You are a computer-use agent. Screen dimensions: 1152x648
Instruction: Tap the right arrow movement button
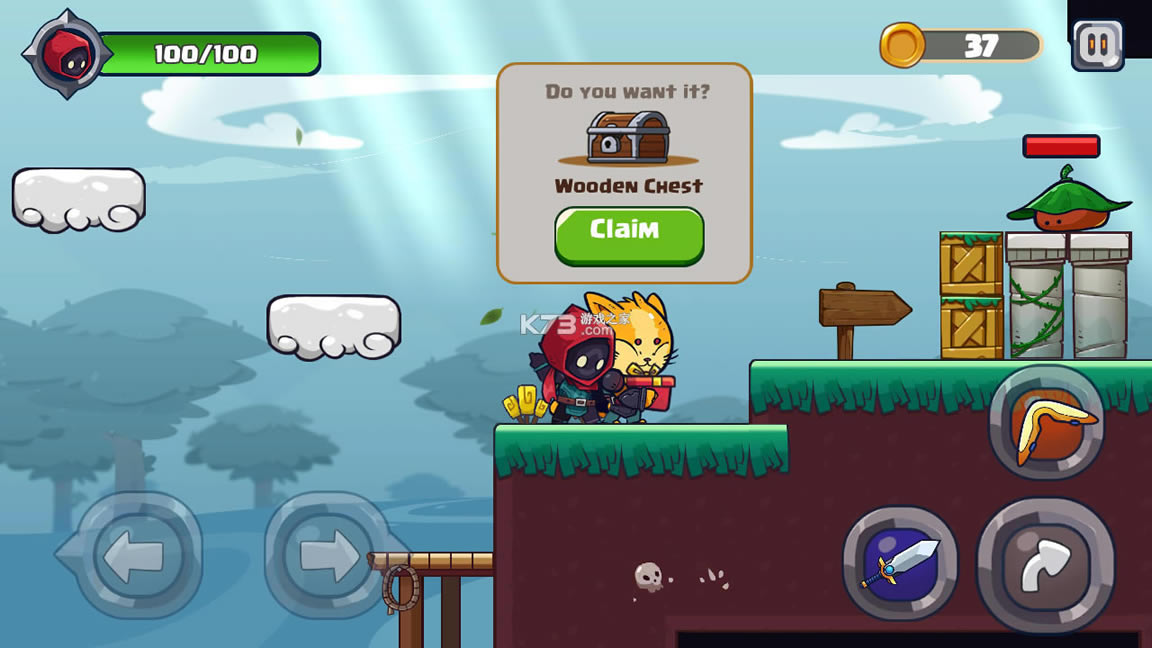[326, 555]
